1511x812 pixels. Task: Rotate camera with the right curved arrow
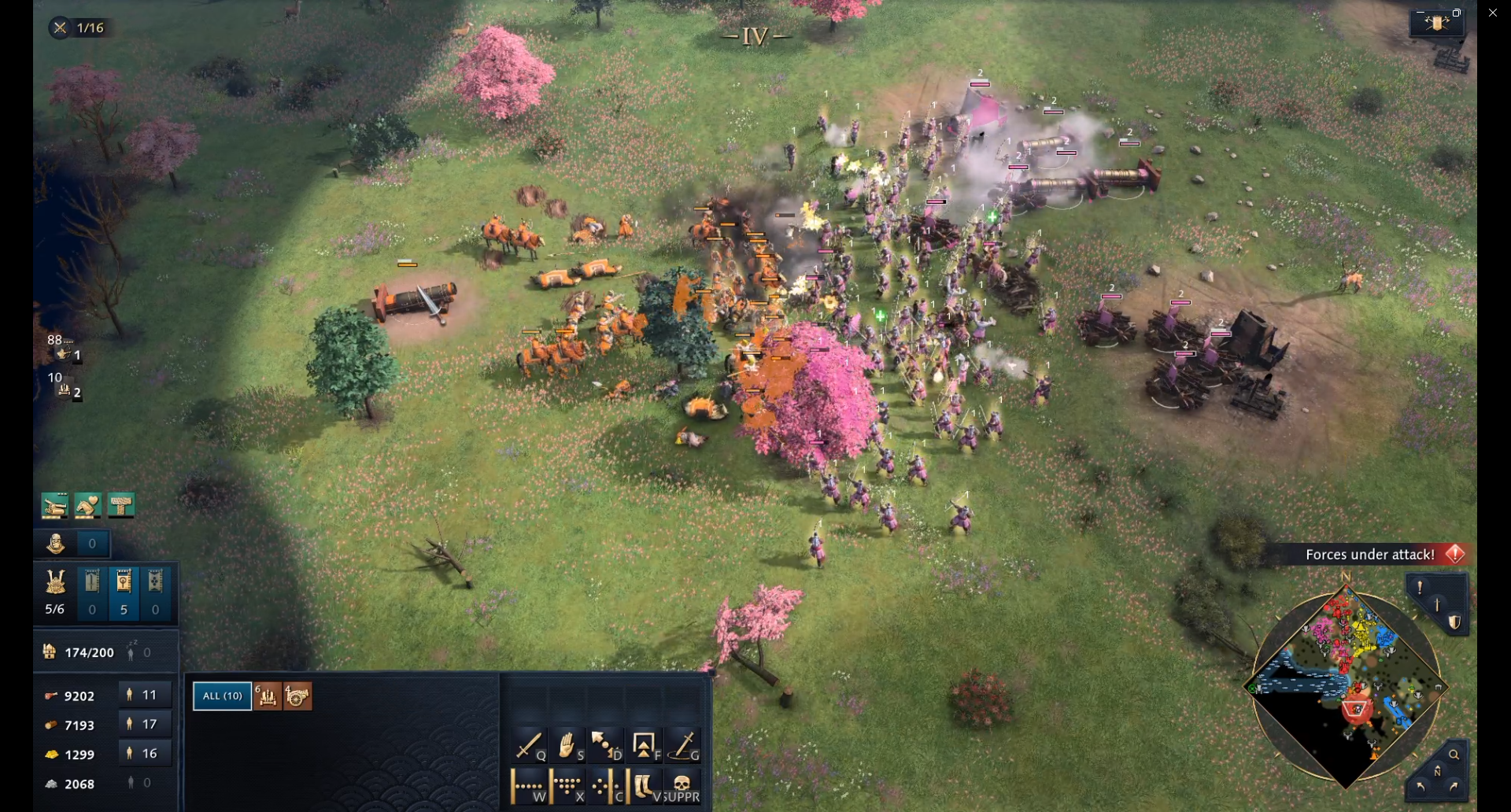1454,786
